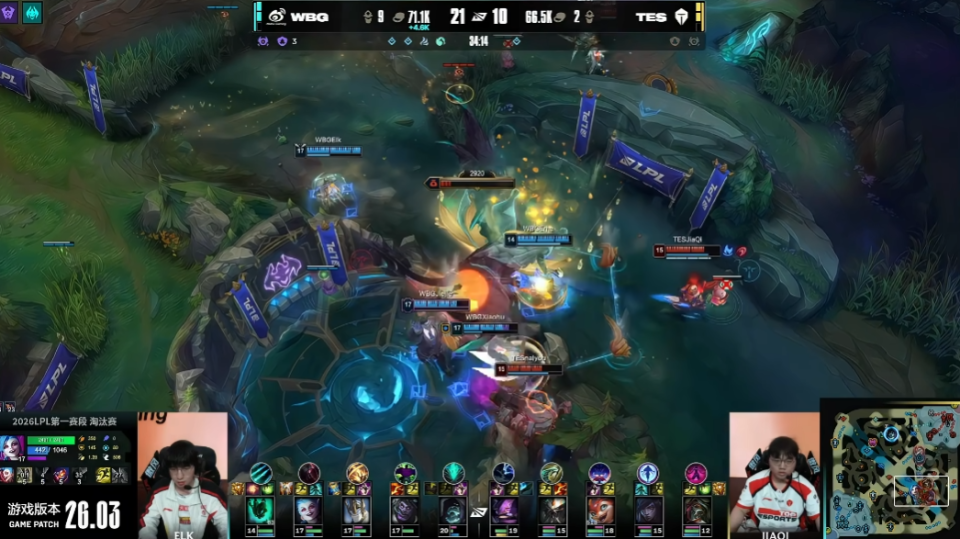The image size is (960, 539).
Task: Click the WBG team logo
Action: tap(275, 16)
